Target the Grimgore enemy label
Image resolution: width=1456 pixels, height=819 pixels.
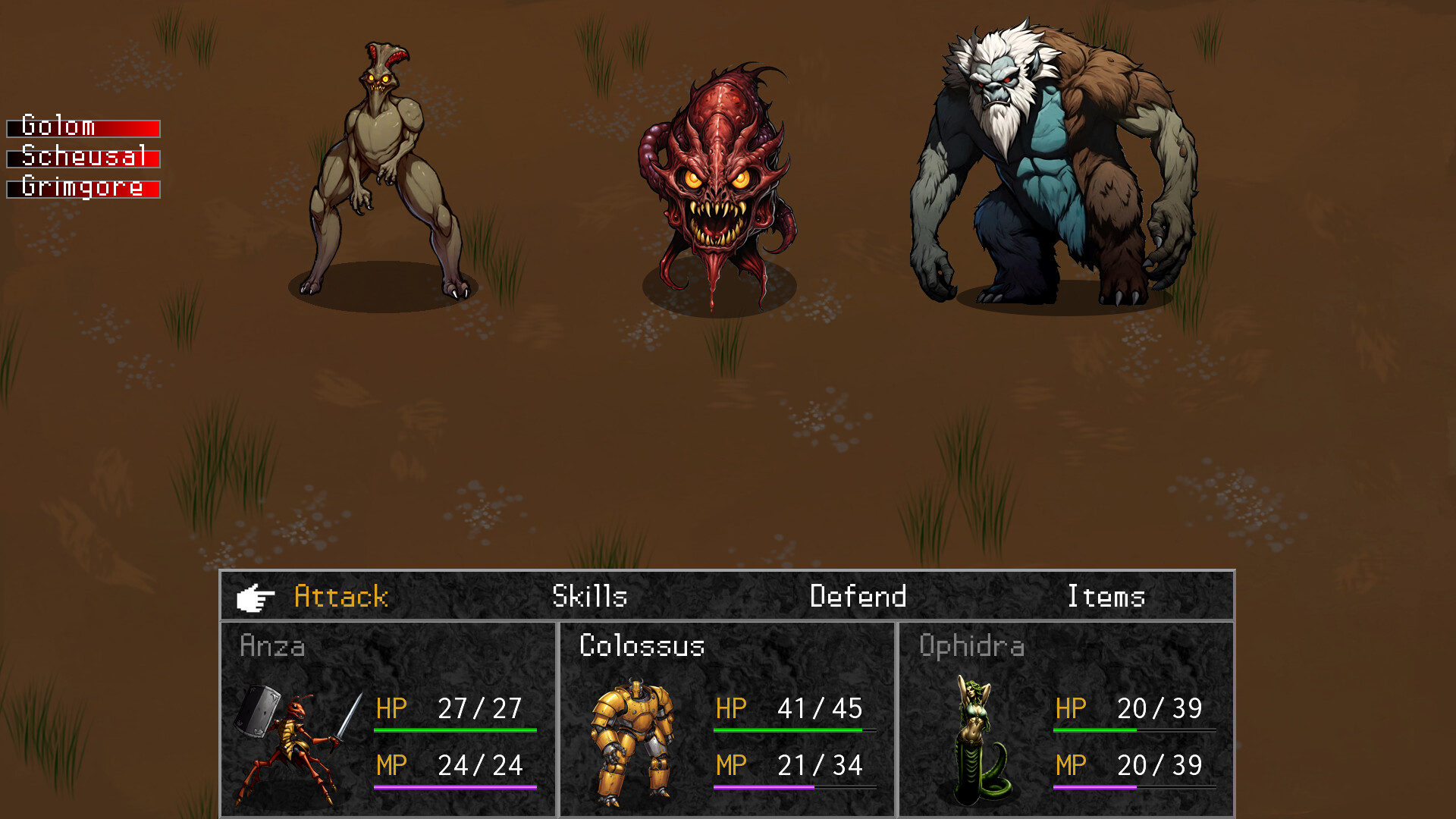click(x=83, y=188)
